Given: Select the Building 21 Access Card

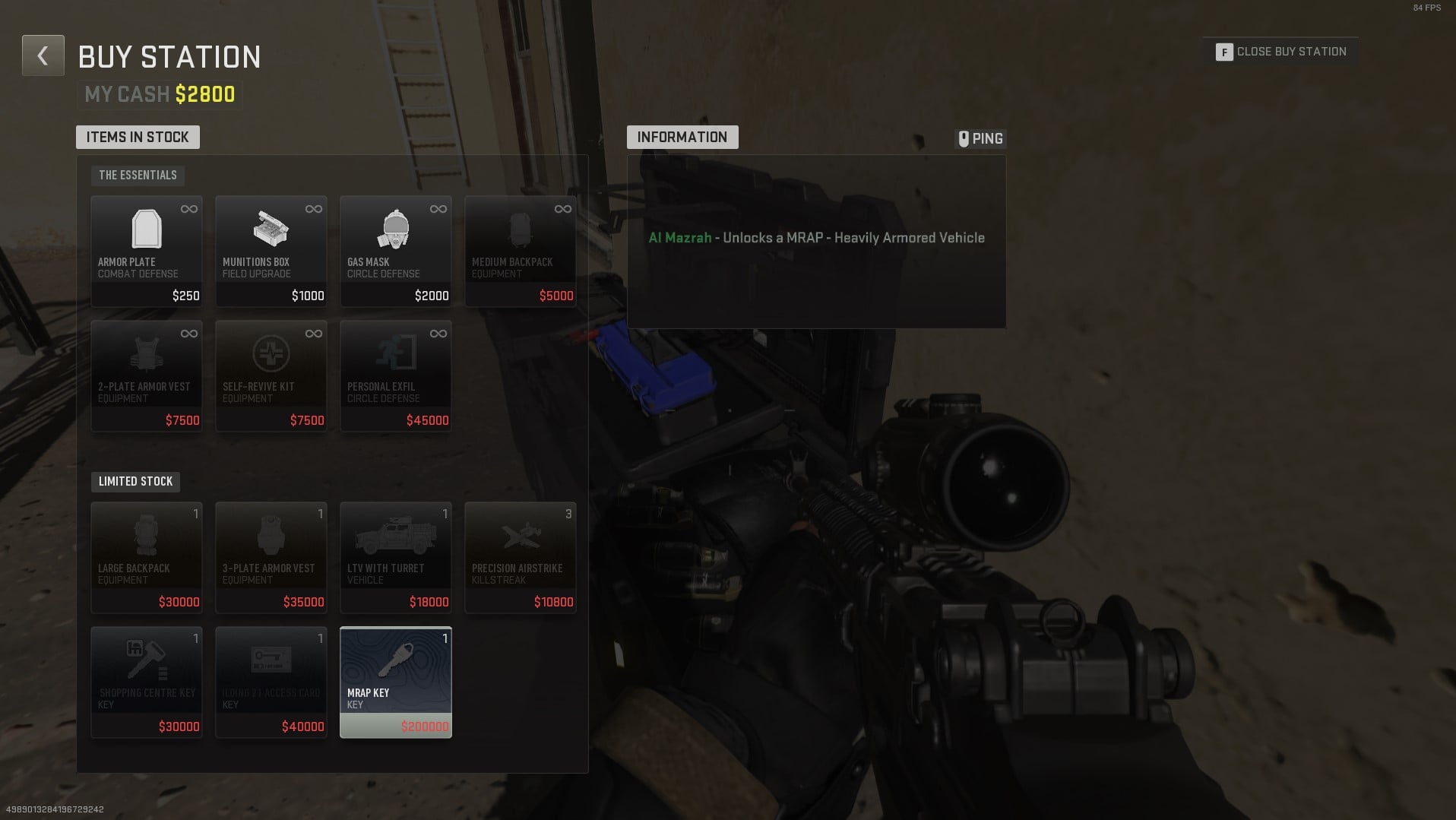Looking at the screenshot, I should point(271,681).
